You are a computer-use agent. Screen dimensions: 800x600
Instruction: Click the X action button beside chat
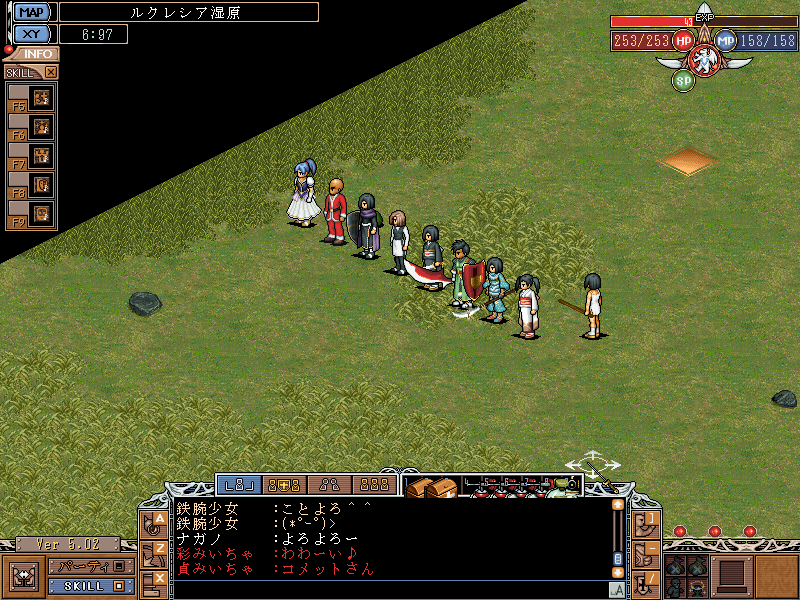[x=157, y=580]
